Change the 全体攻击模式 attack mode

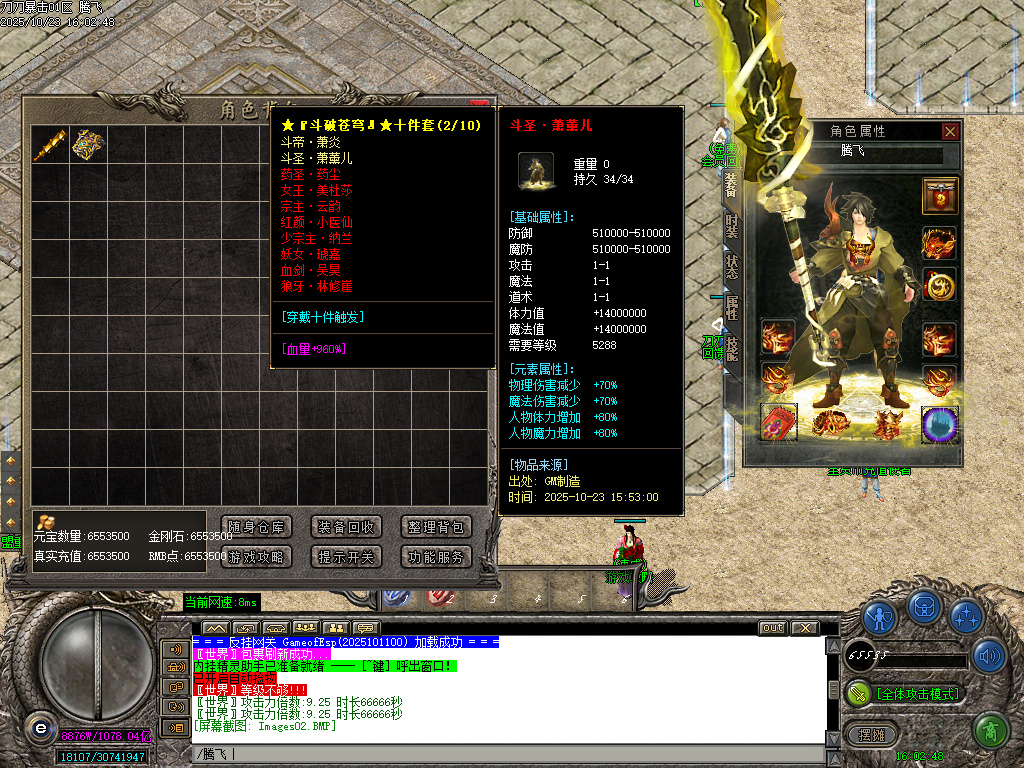906,693
